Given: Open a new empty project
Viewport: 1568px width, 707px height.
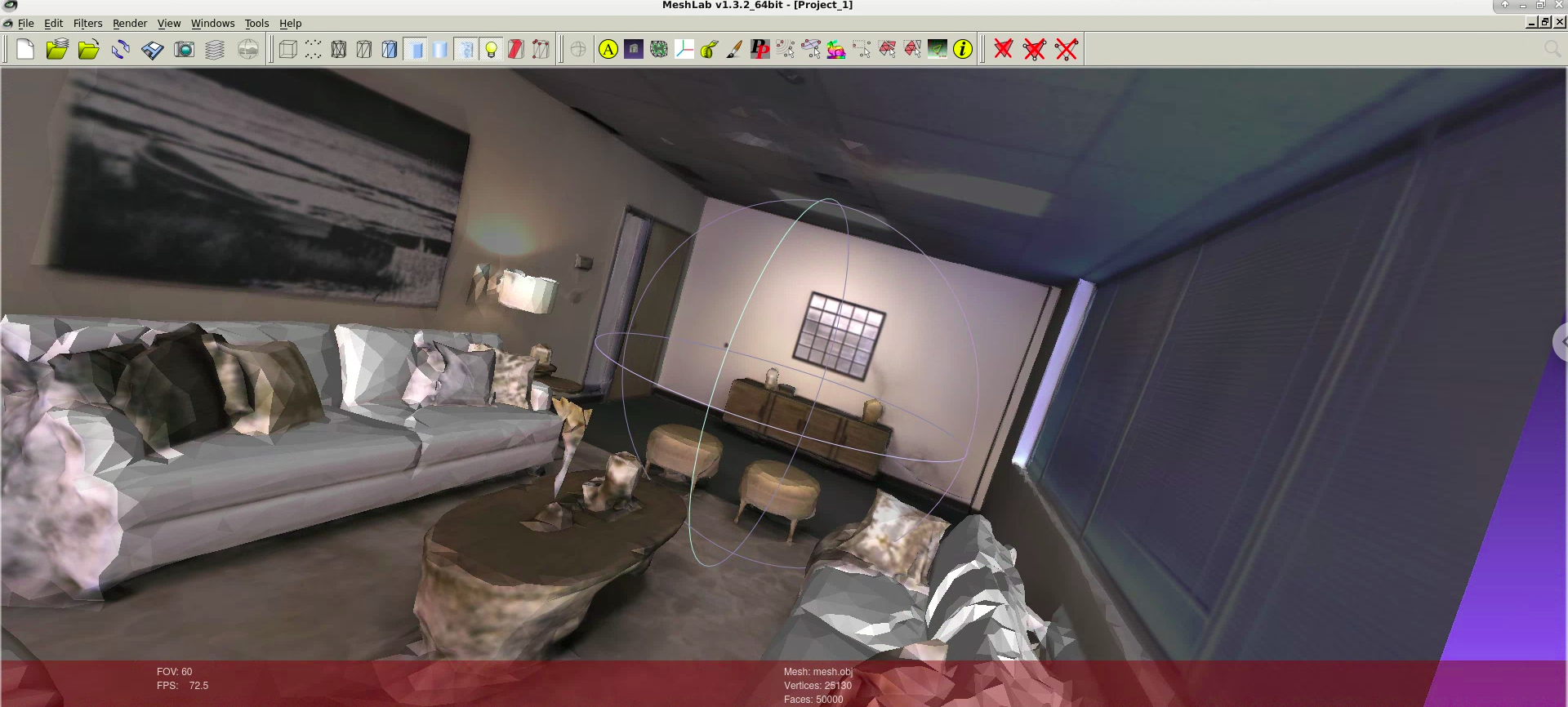Looking at the screenshot, I should pyautogui.click(x=25, y=49).
